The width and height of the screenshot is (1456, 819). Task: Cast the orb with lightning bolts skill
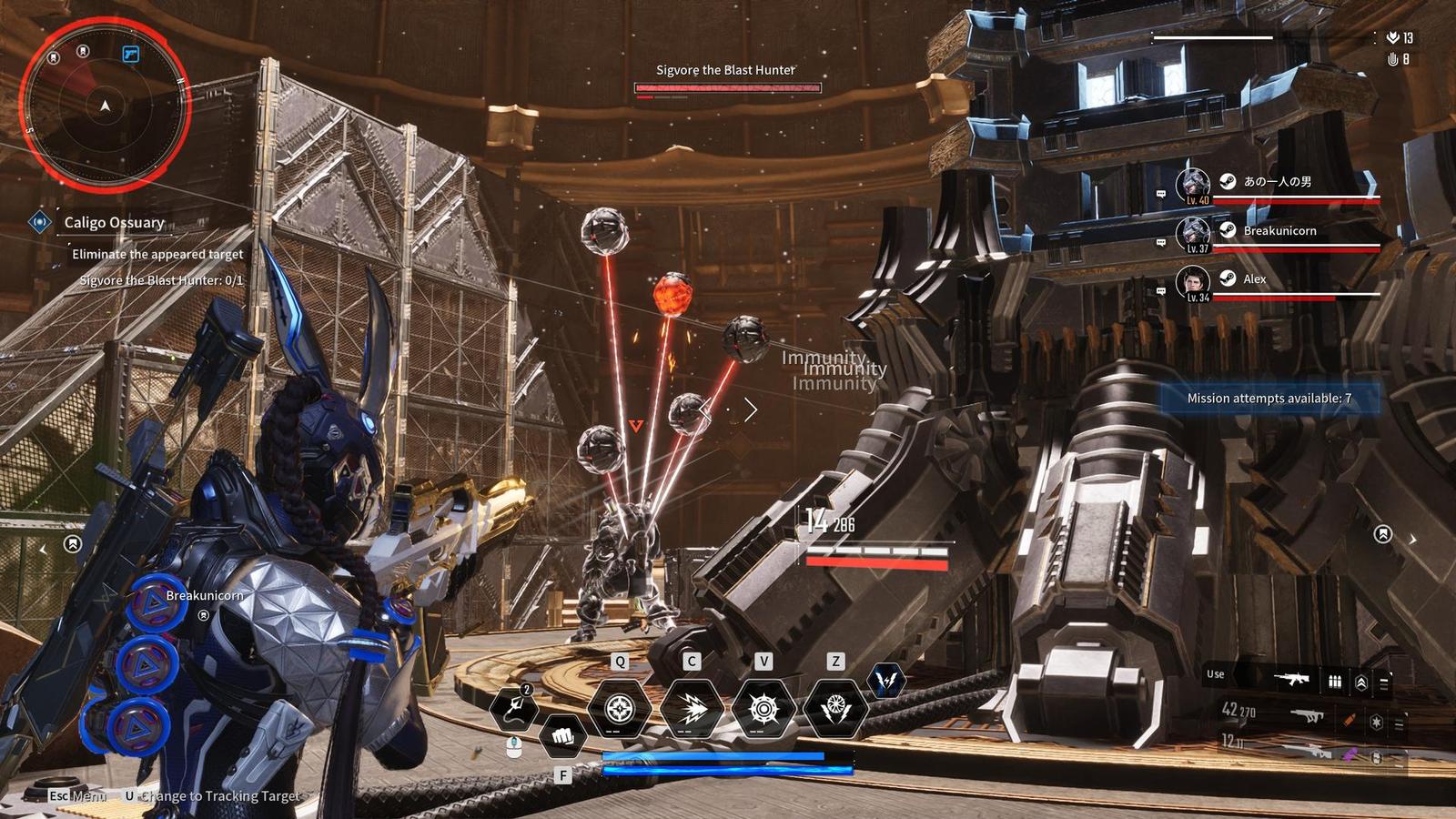pos(834,708)
